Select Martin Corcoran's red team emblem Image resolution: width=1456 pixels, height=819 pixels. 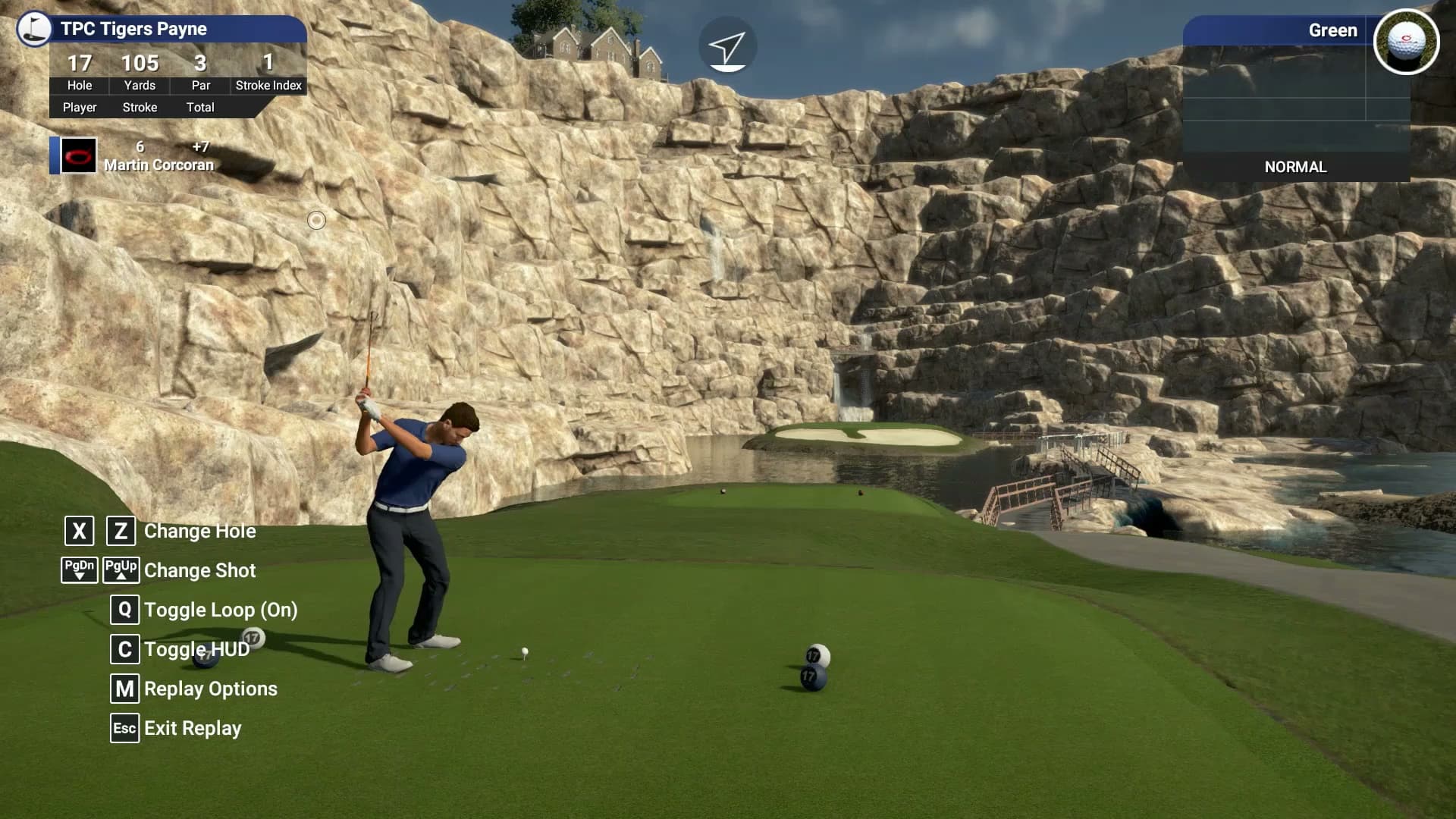[79, 154]
